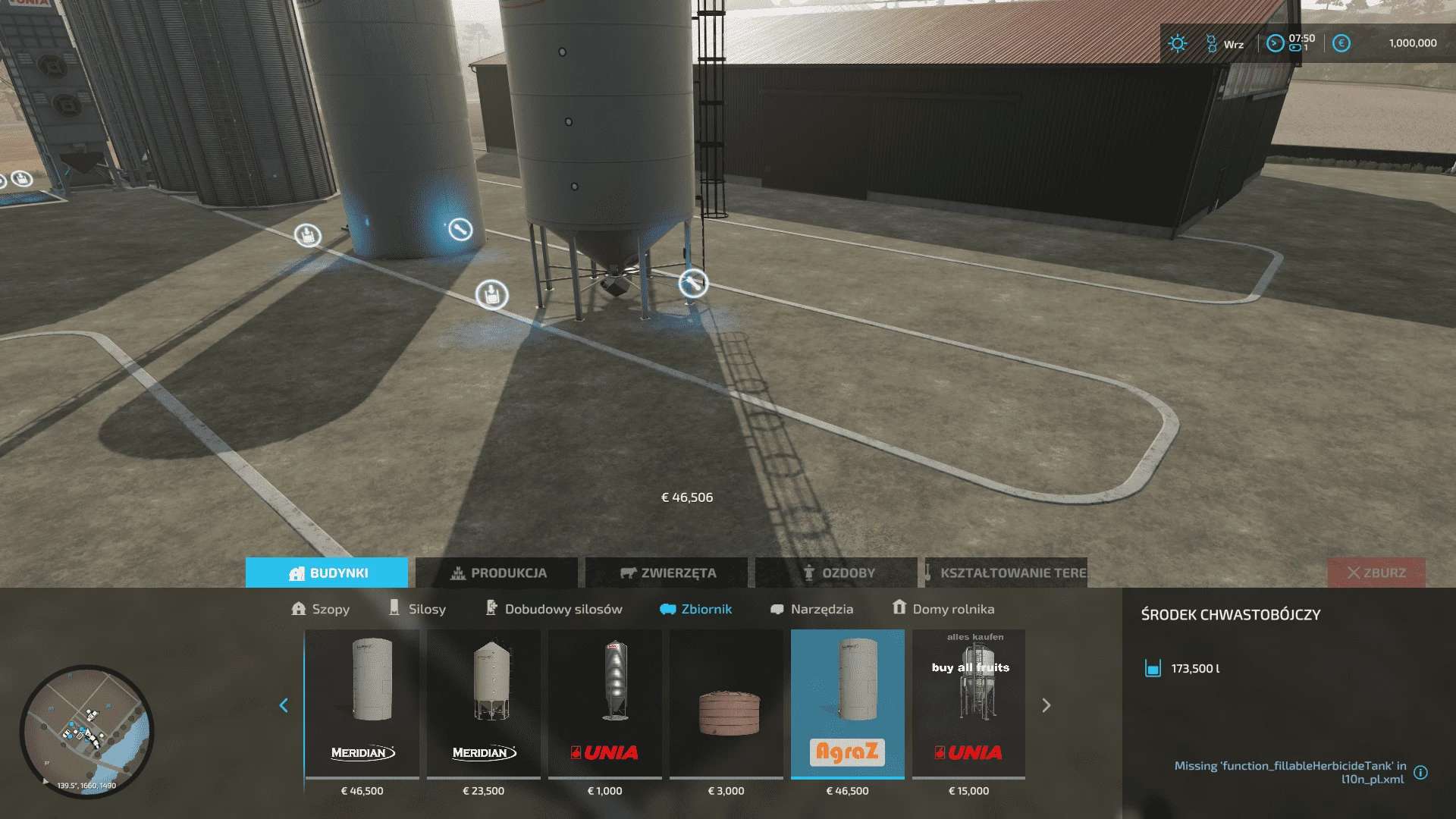The height and width of the screenshot is (819, 1456).
Task: Show next items with the right arrow
Action: tap(1046, 706)
